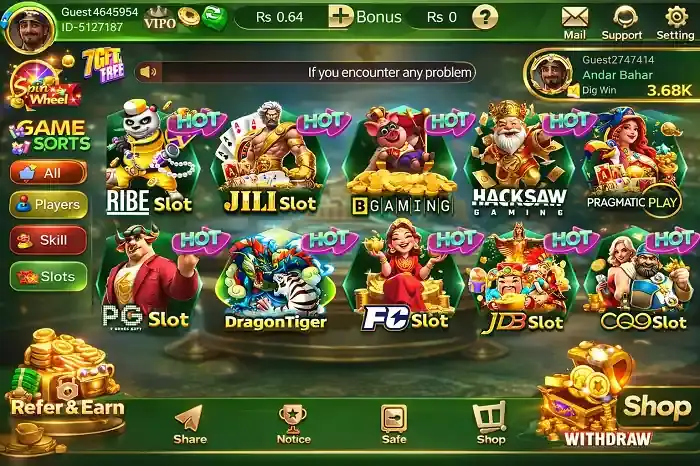Open the Setting gear menu
Screen dimensions: 700x466
[676, 21]
